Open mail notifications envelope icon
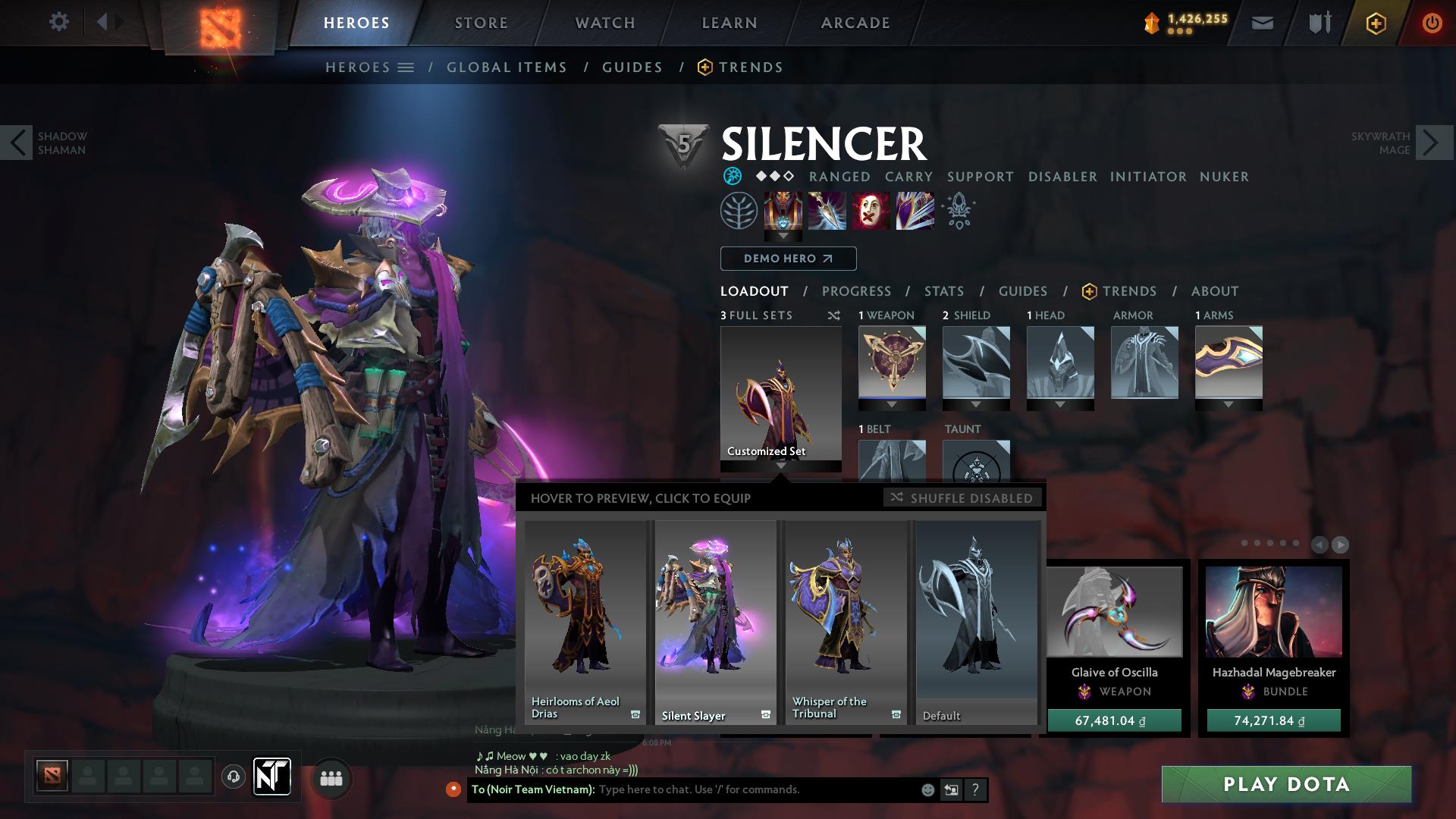 [x=1262, y=24]
